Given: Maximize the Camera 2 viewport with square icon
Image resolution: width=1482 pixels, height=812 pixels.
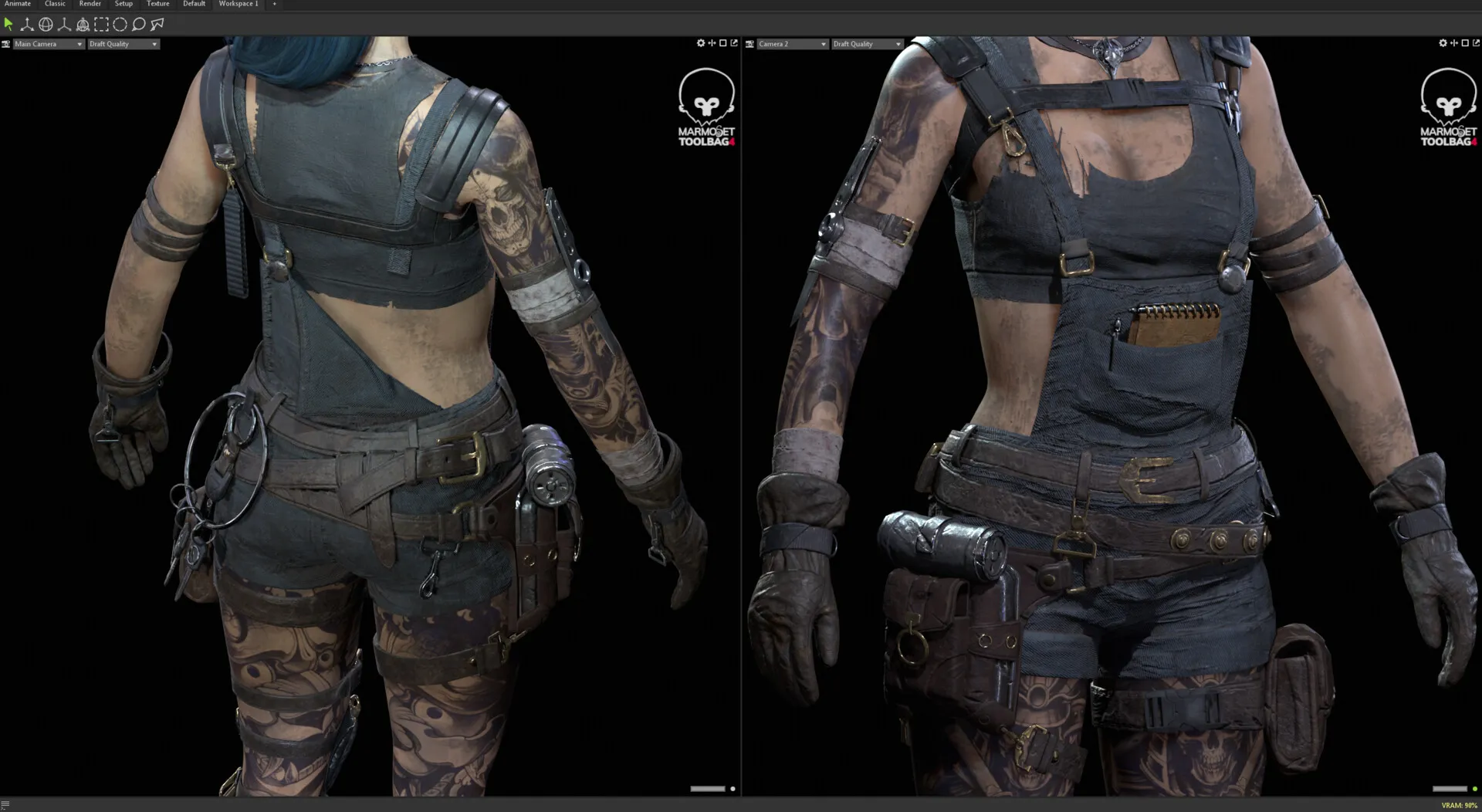Looking at the screenshot, I should coord(1465,43).
